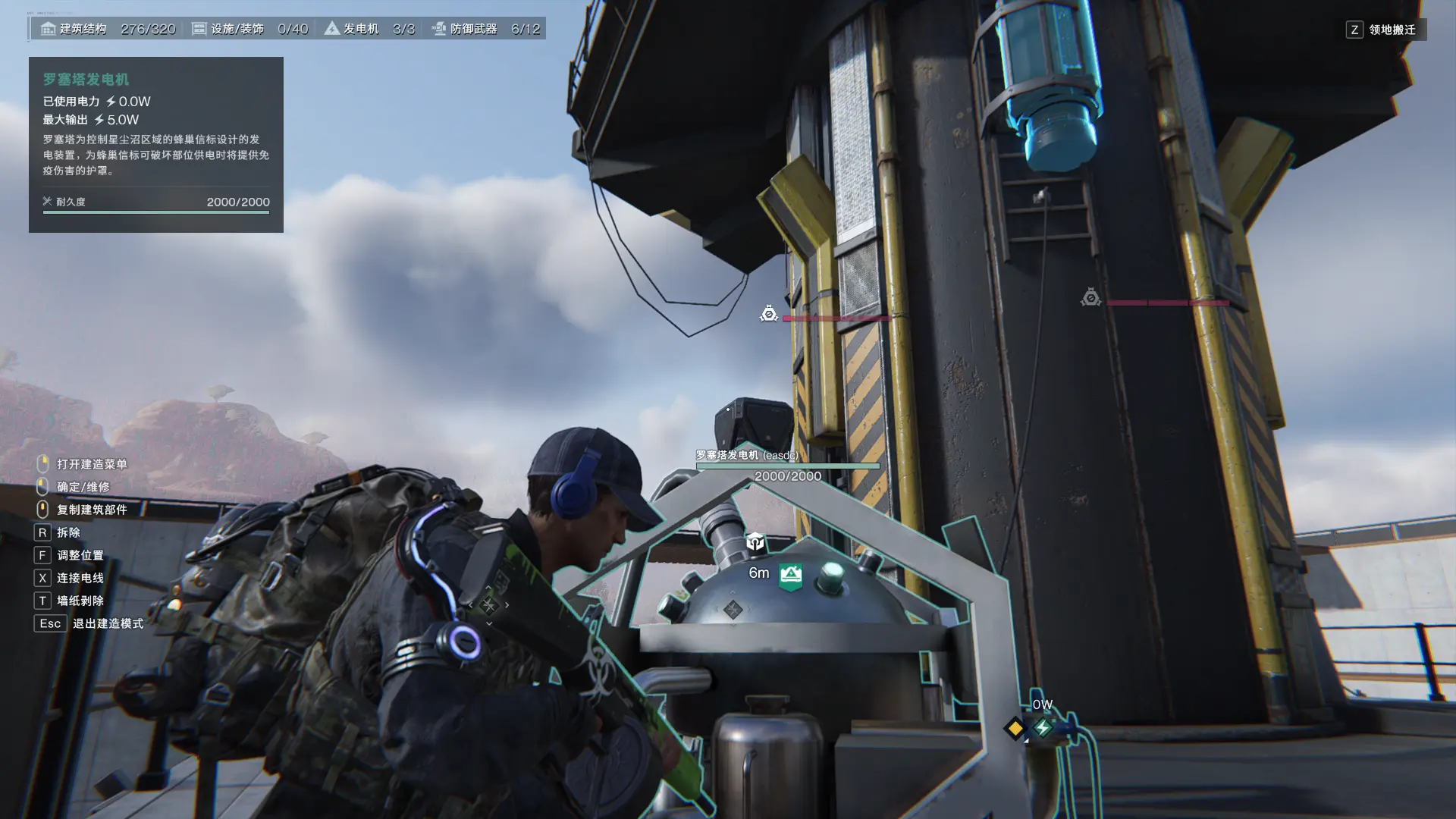Click the green territory marker icon
Image resolution: width=1456 pixels, height=819 pixels.
click(791, 575)
